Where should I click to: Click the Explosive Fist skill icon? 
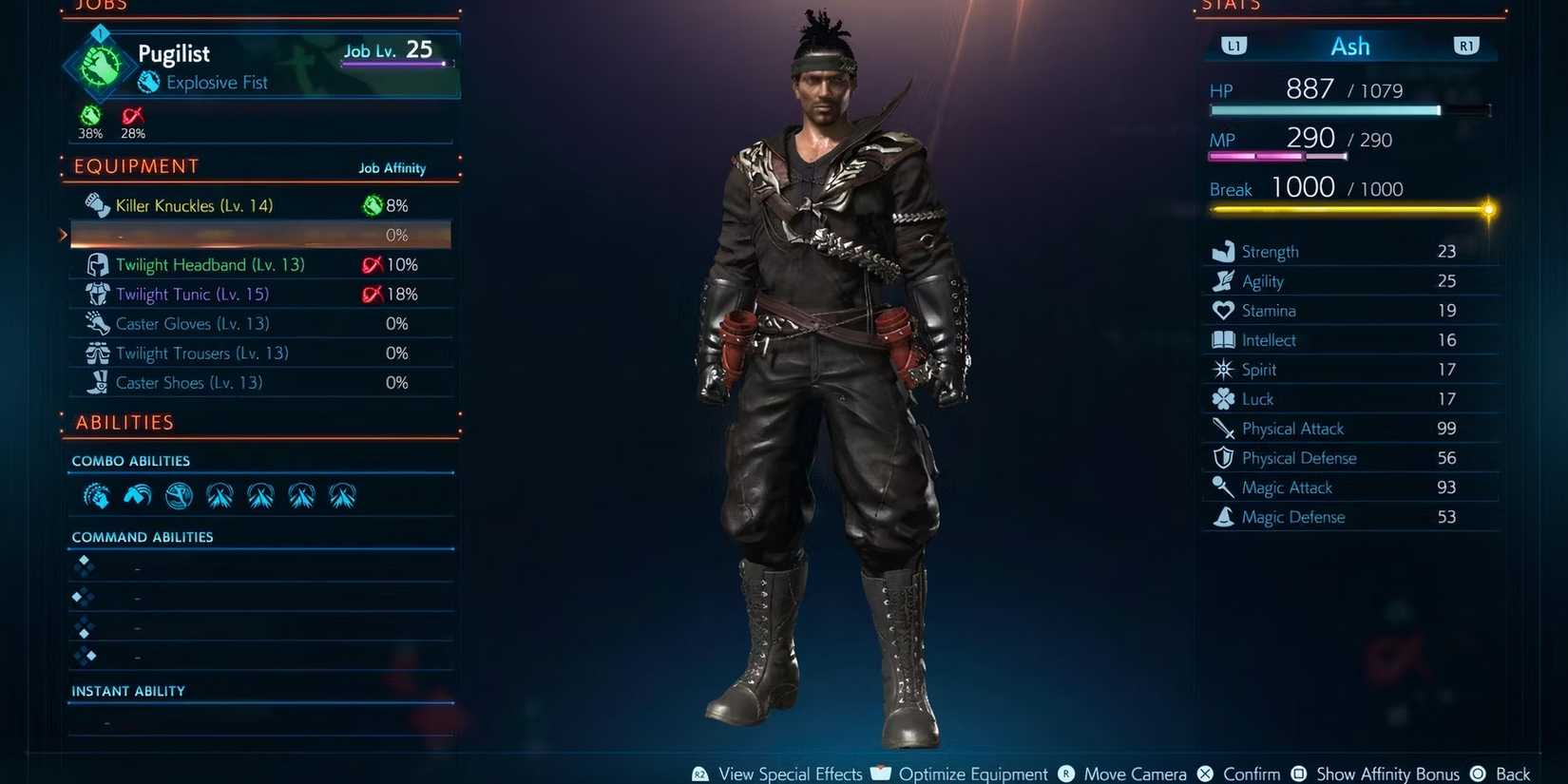[x=149, y=83]
